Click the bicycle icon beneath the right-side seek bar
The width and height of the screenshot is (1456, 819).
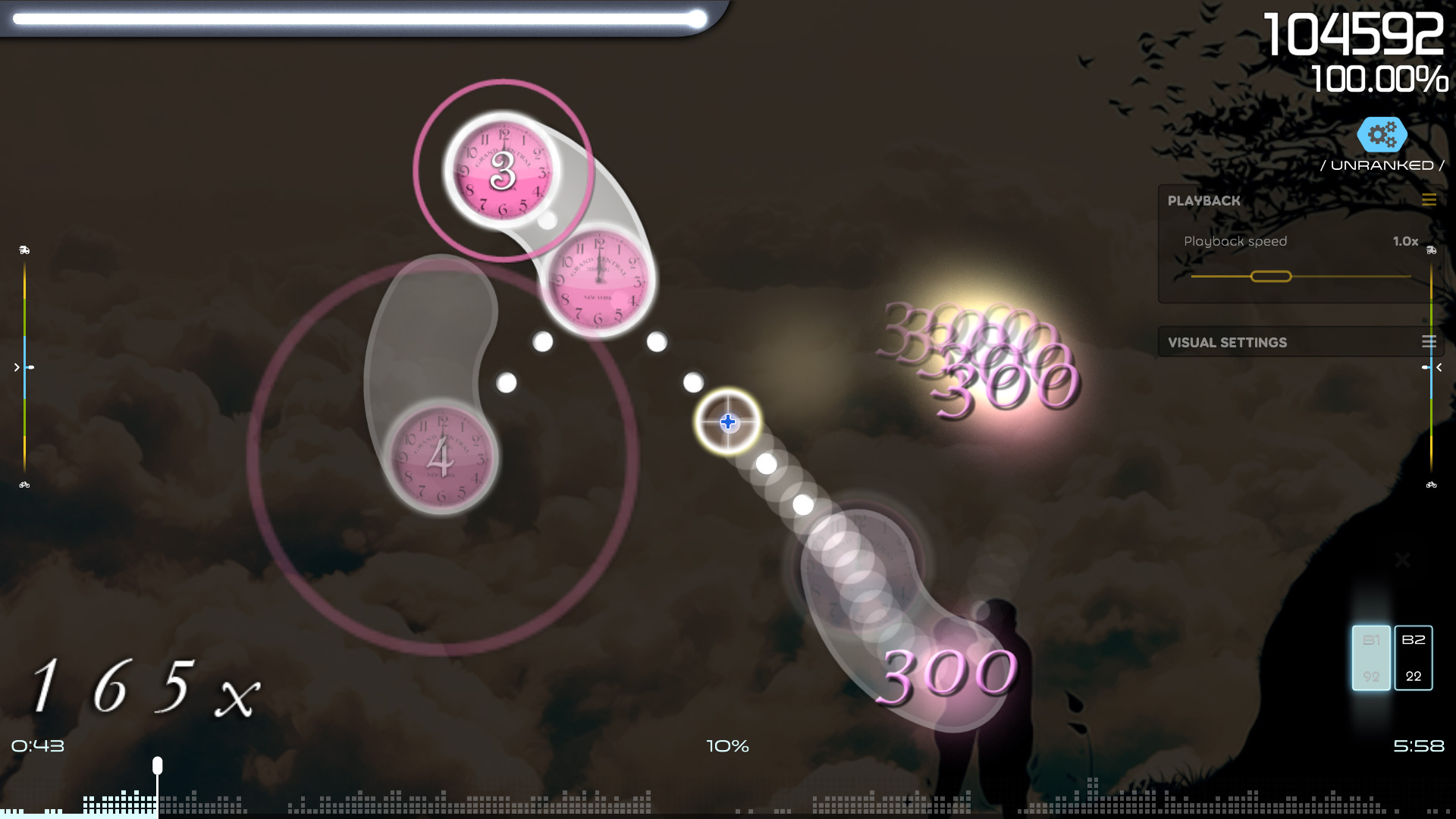pyautogui.click(x=1432, y=483)
